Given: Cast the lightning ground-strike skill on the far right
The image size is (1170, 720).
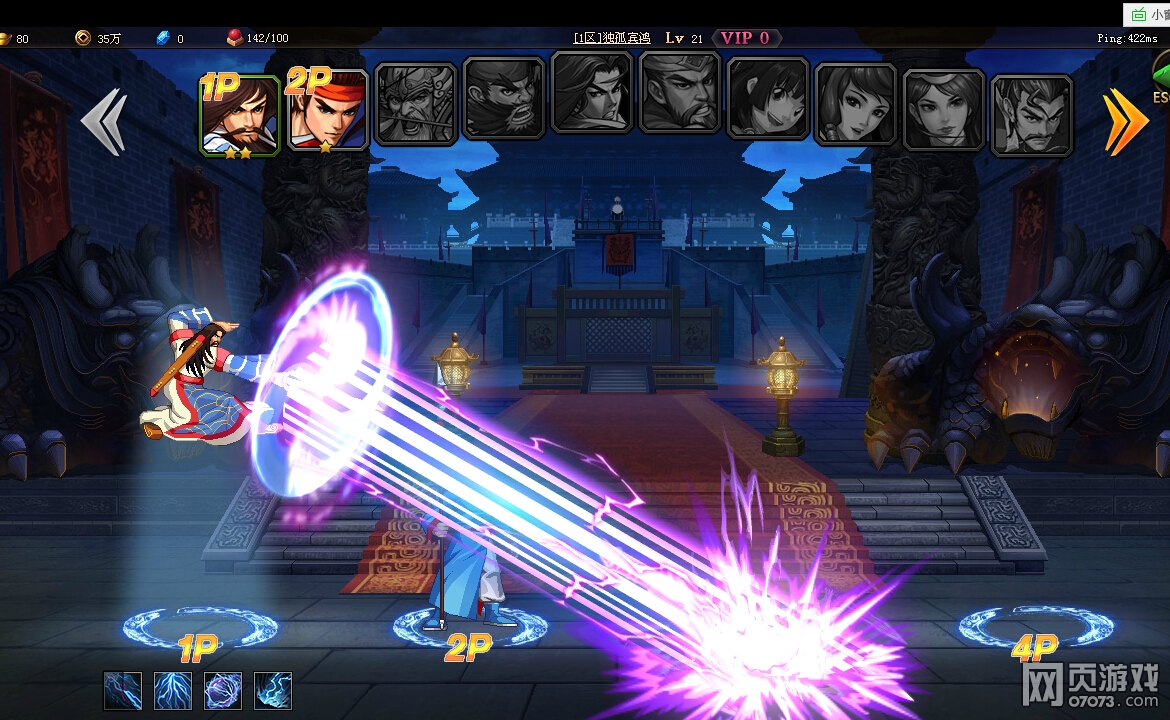Looking at the screenshot, I should (273, 691).
